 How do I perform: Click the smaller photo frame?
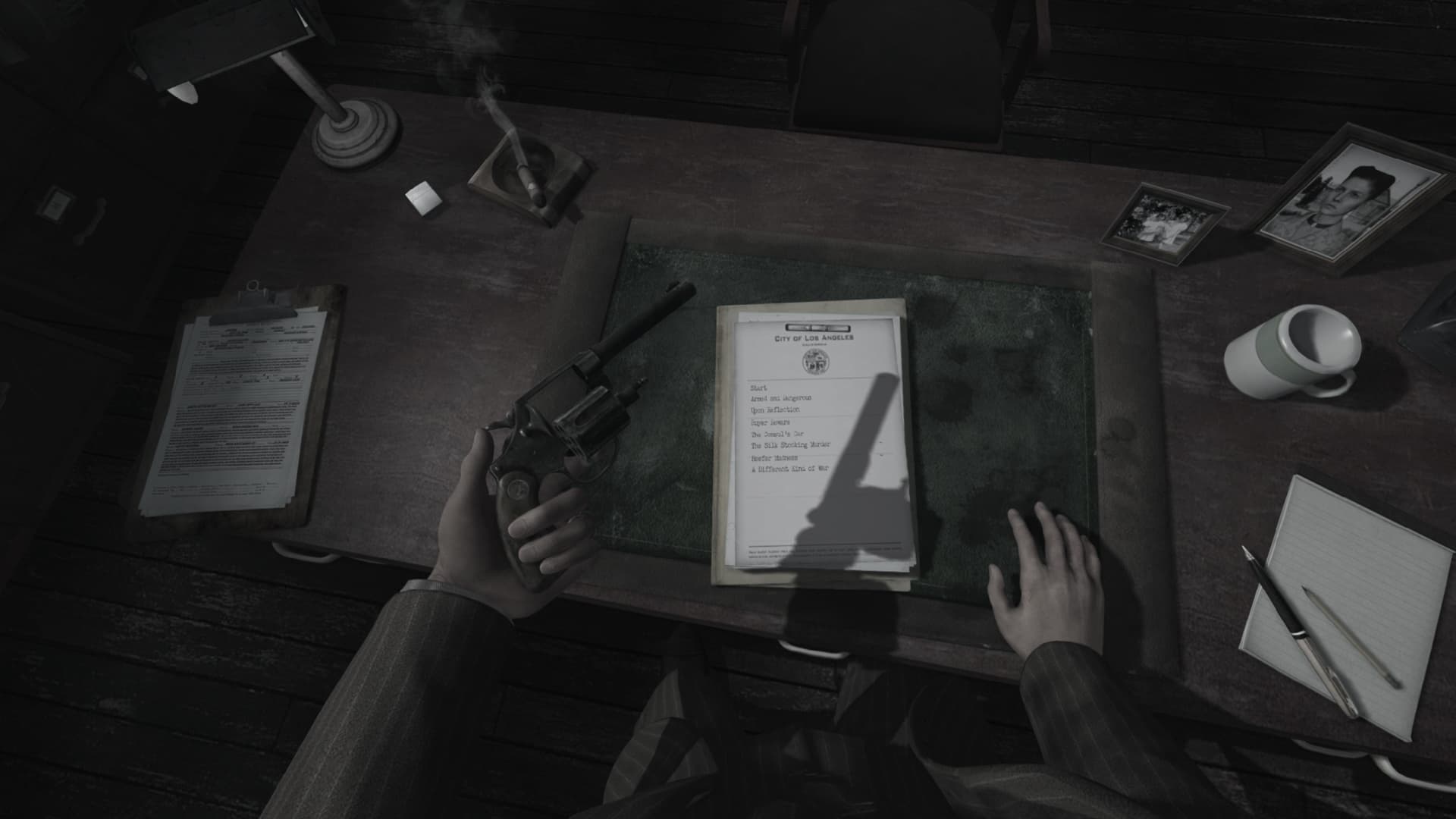1163,222
